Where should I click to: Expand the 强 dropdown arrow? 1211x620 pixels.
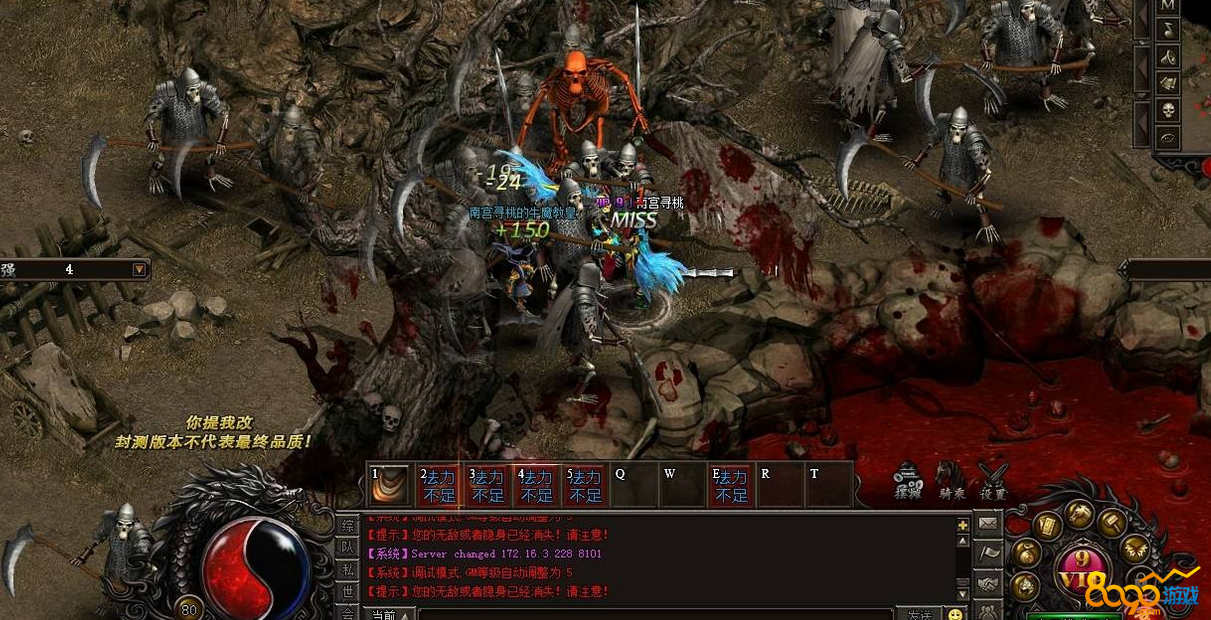click(x=139, y=269)
